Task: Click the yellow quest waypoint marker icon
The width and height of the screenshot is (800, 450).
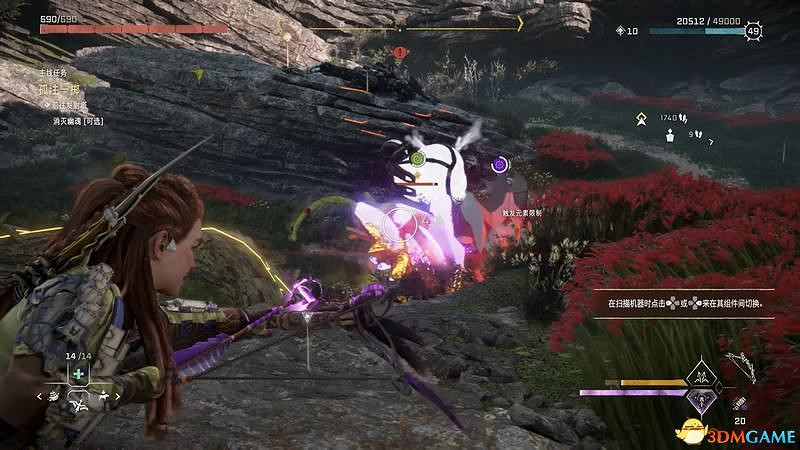Action: pos(641,119)
